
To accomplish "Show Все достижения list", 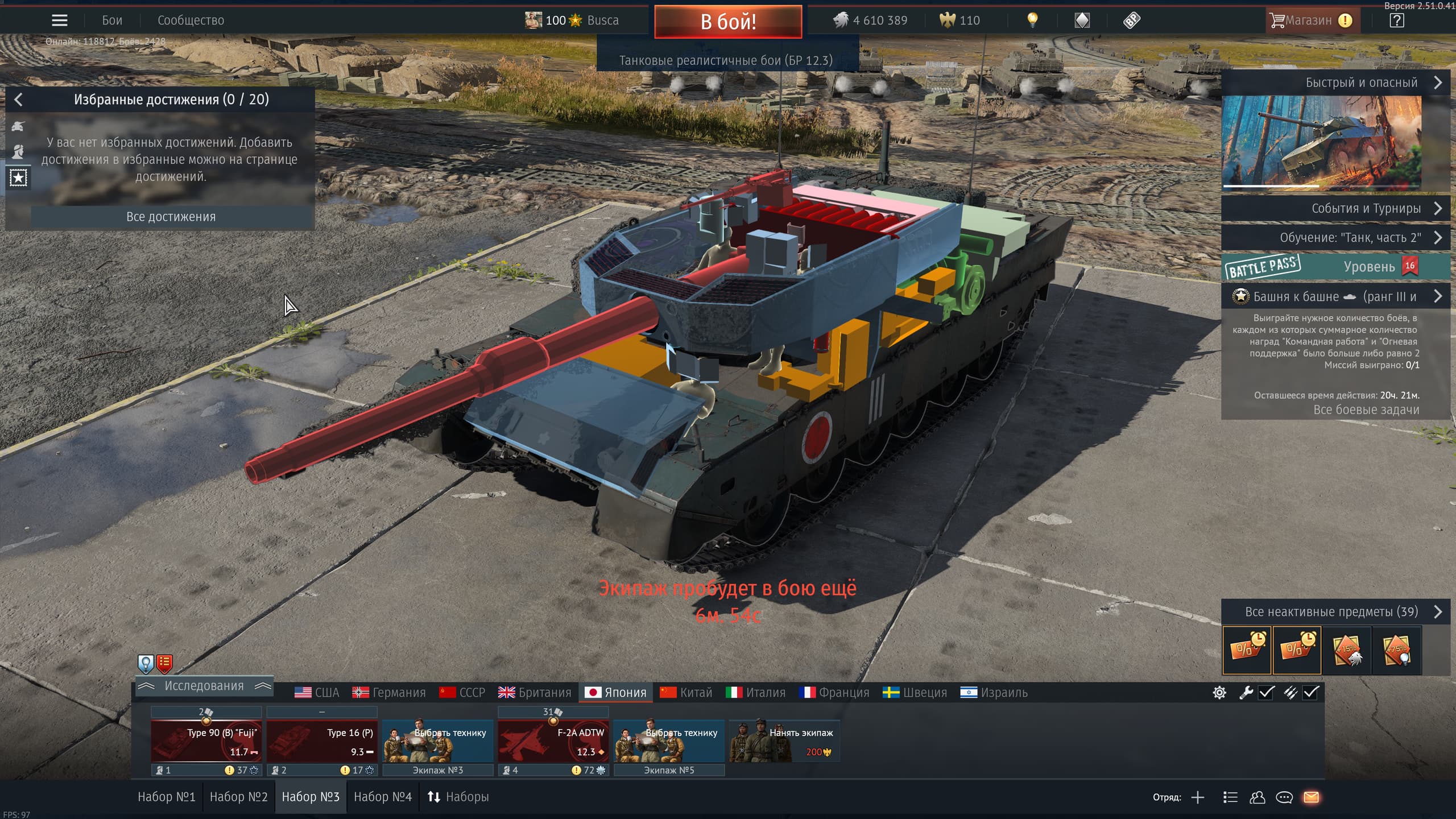I will pos(171,217).
